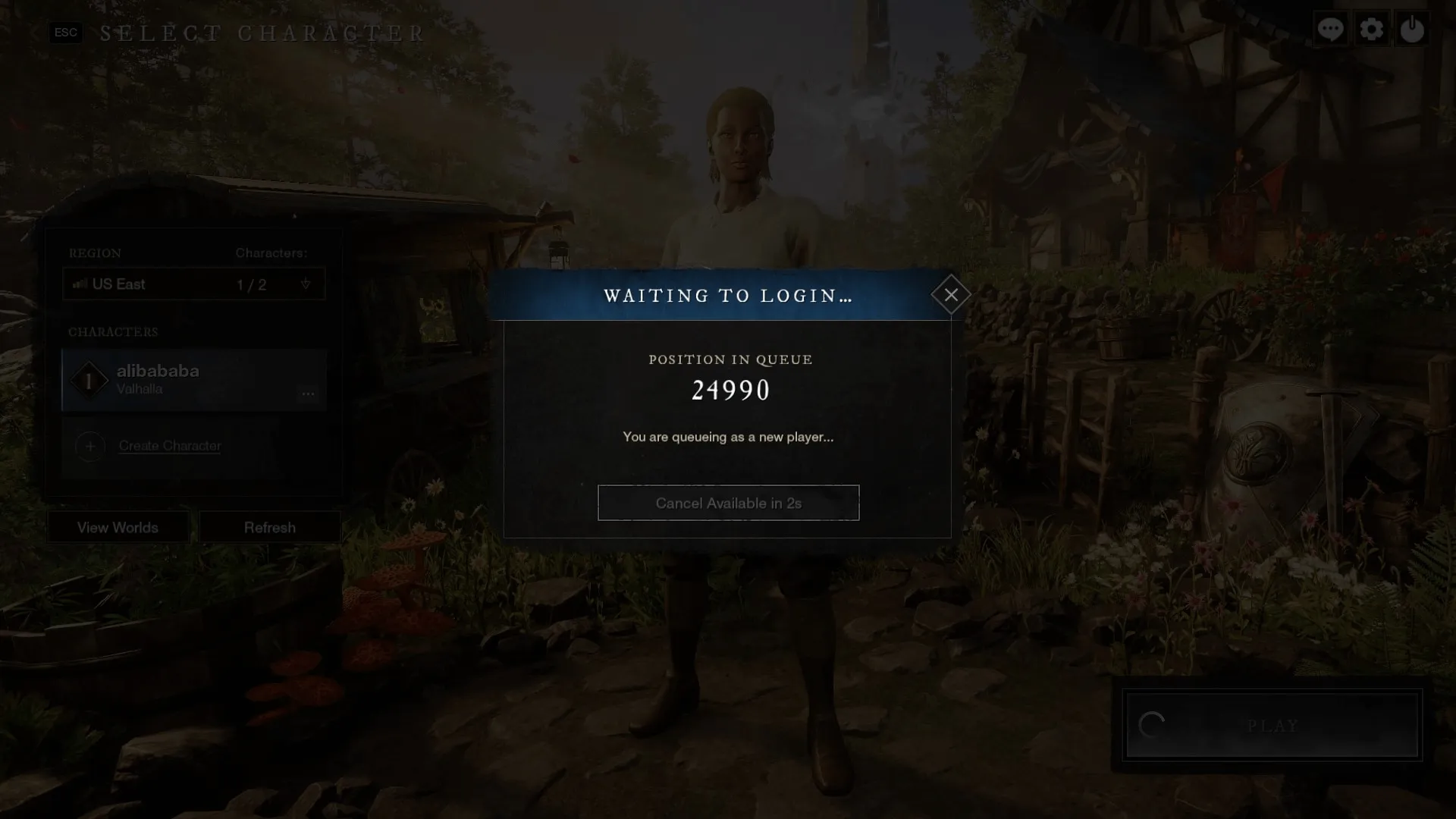This screenshot has width=1456, height=819.
Task: Click the Play button
Action: pos(1272,726)
